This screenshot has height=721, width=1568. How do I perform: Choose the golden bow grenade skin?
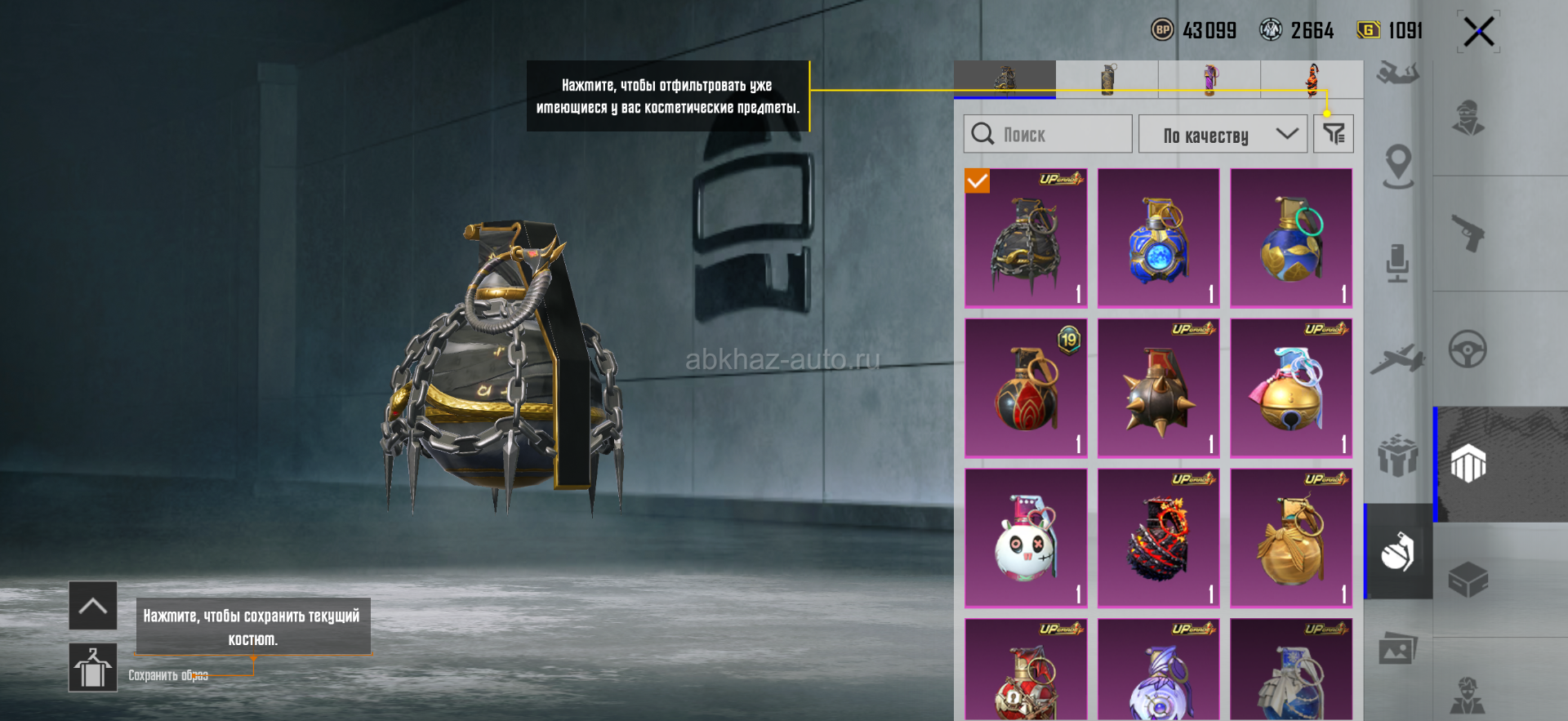pyautogui.click(x=1291, y=538)
